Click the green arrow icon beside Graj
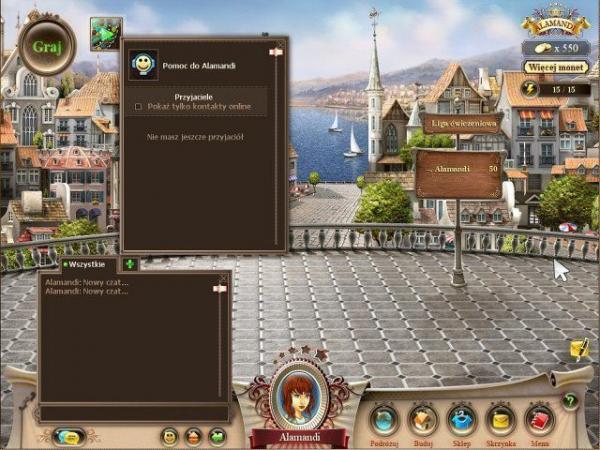 [x=105, y=32]
